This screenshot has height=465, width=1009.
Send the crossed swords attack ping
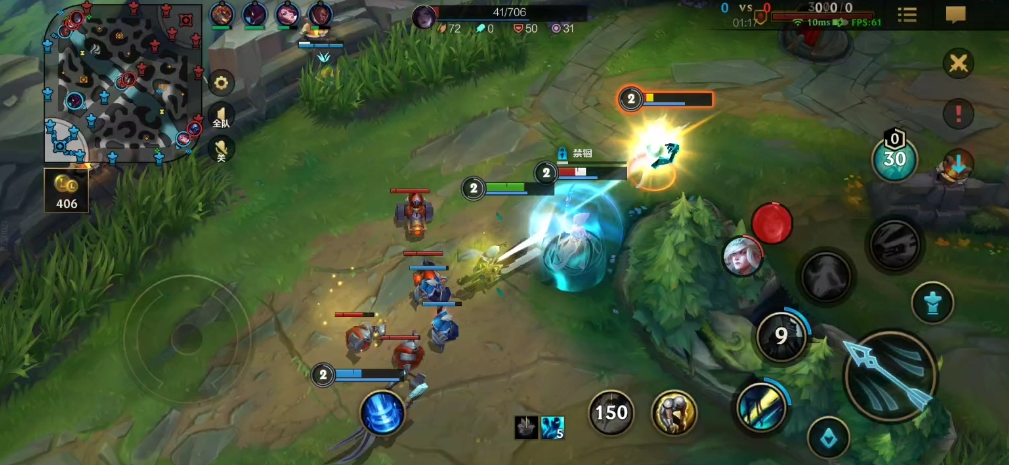pyautogui.click(x=958, y=63)
